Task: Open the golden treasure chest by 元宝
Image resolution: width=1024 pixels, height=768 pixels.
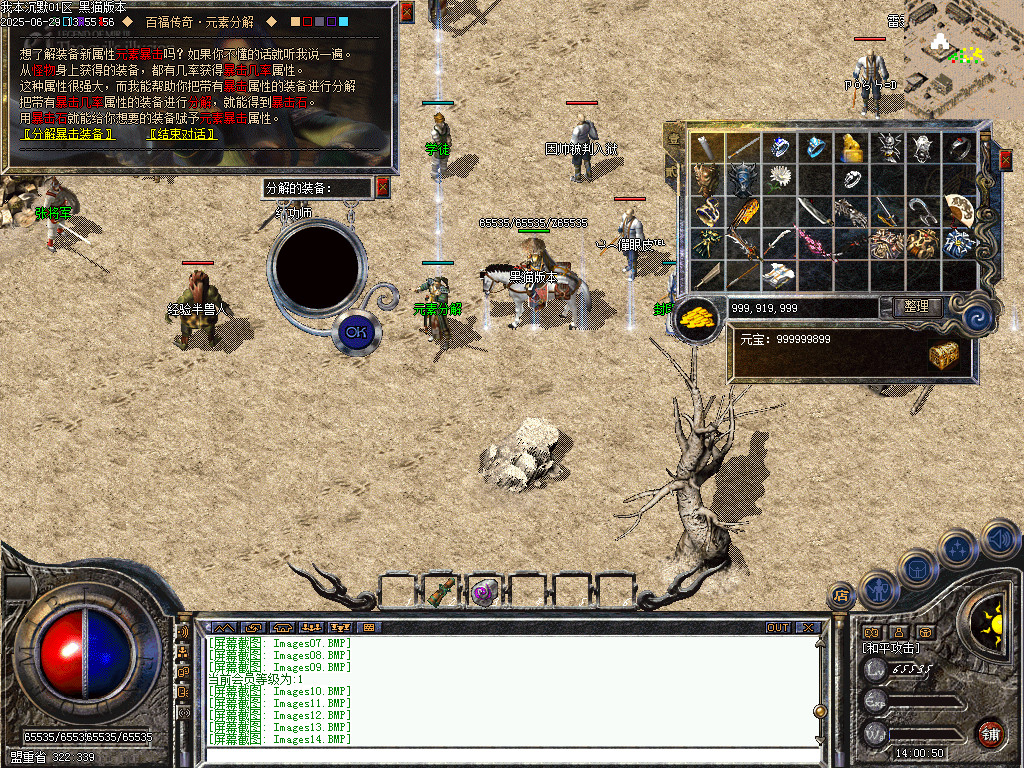Action: (943, 354)
